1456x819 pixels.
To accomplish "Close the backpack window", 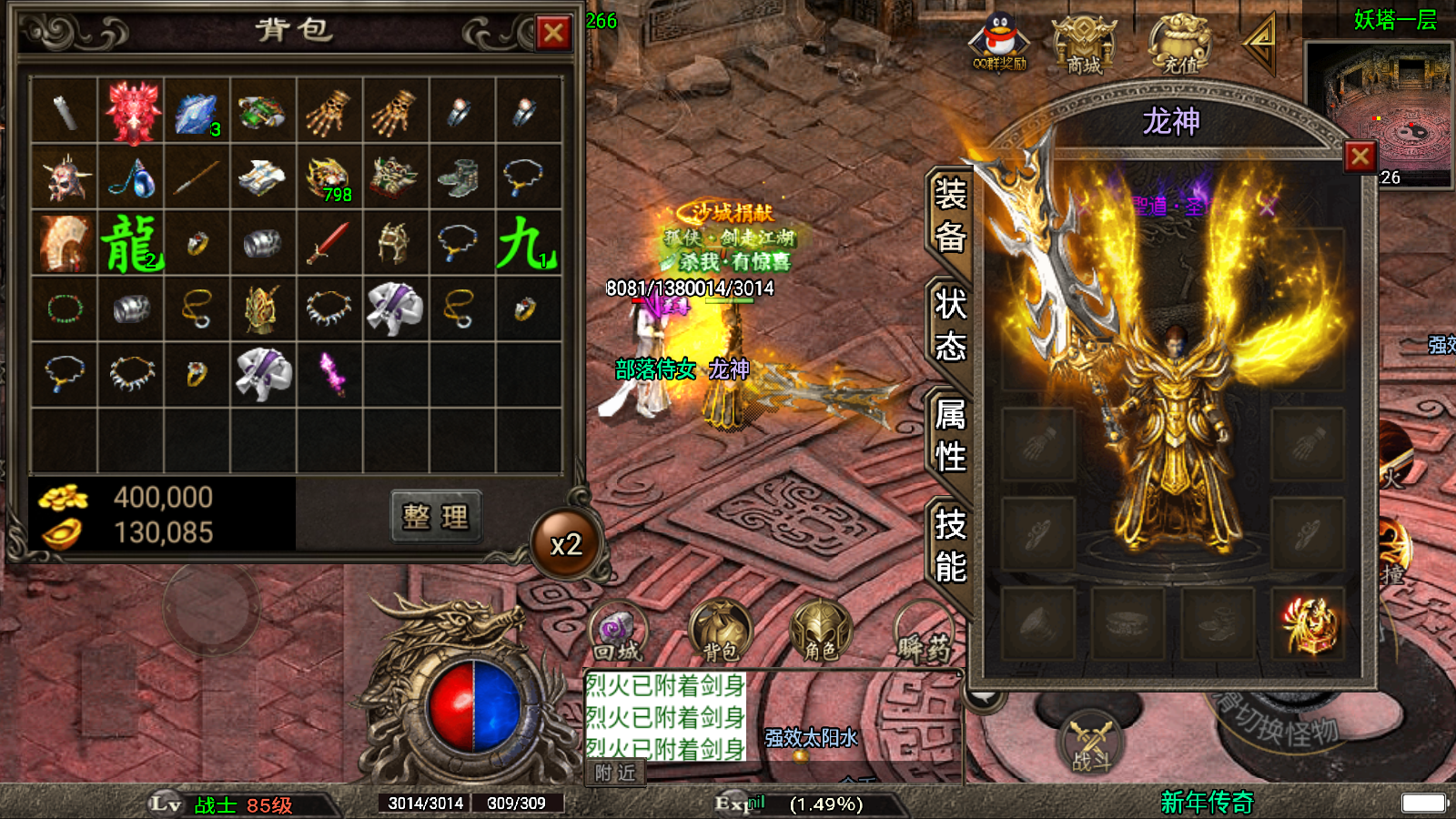I will [x=553, y=34].
